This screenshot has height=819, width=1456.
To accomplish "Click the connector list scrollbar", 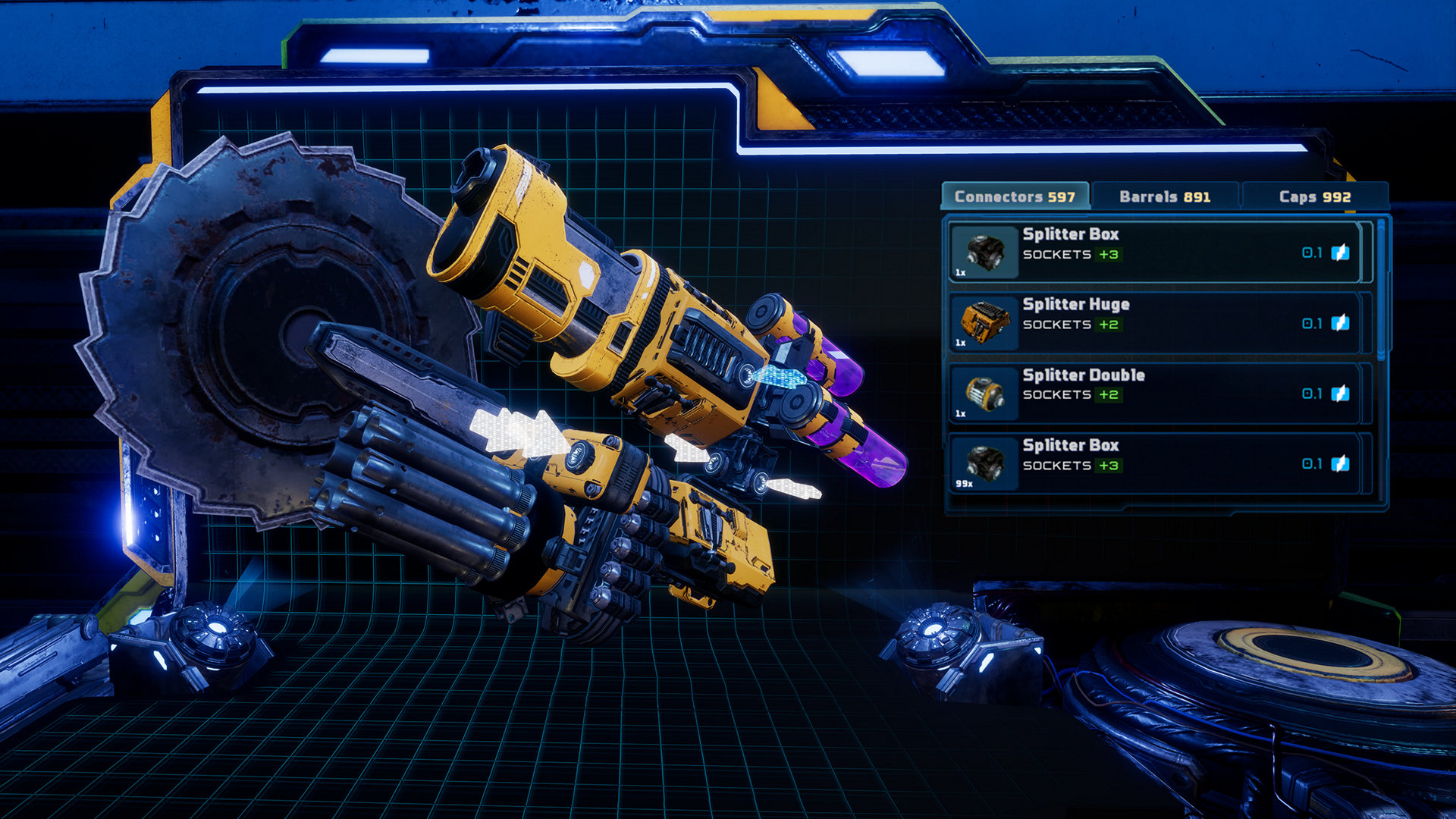I will pos(1381,288).
